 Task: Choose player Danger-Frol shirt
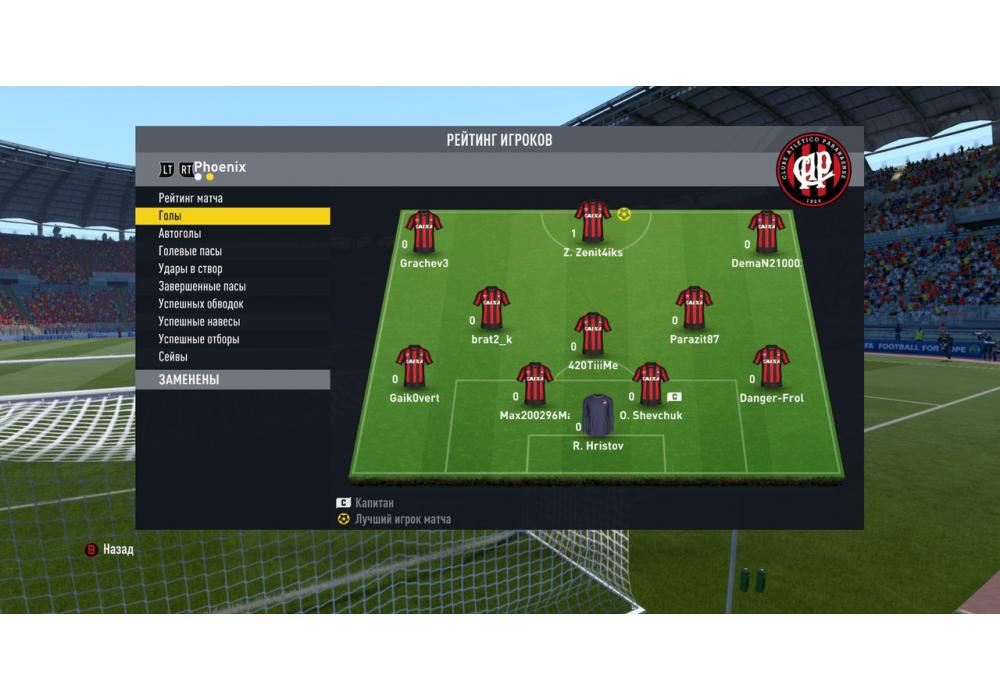[x=771, y=367]
